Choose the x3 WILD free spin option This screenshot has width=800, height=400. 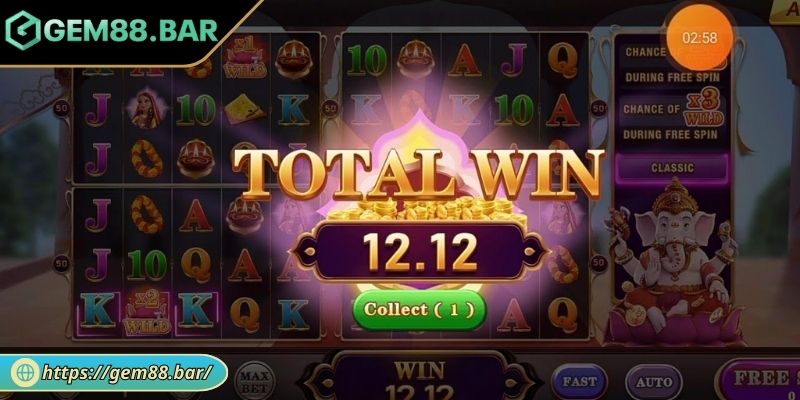point(670,116)
